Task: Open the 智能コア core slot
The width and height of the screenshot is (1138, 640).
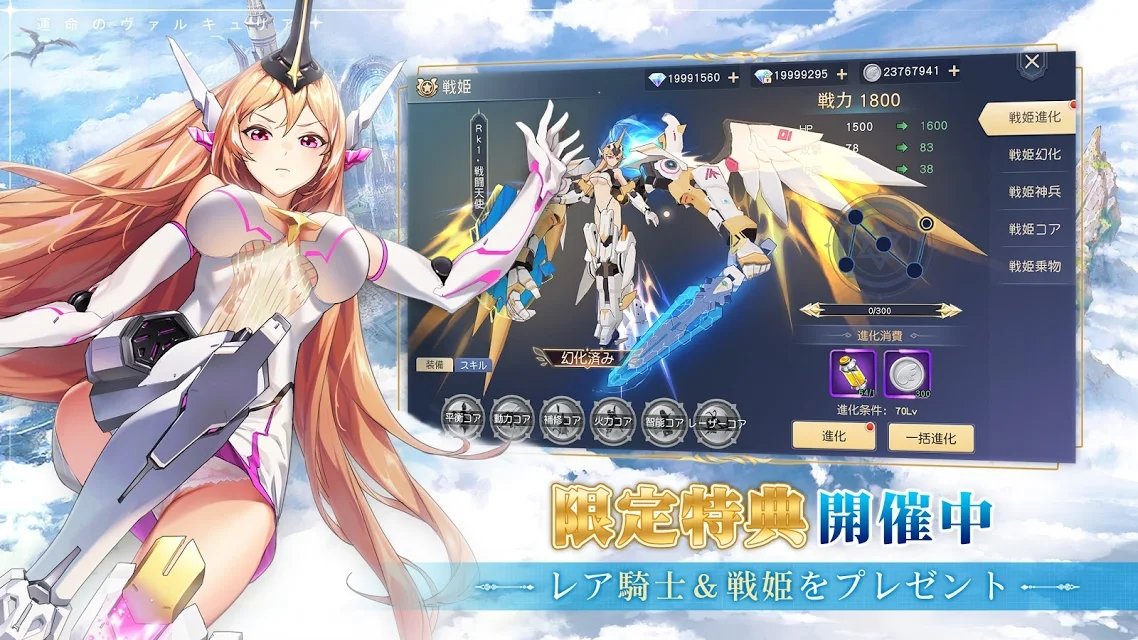Action: point(661,414)
